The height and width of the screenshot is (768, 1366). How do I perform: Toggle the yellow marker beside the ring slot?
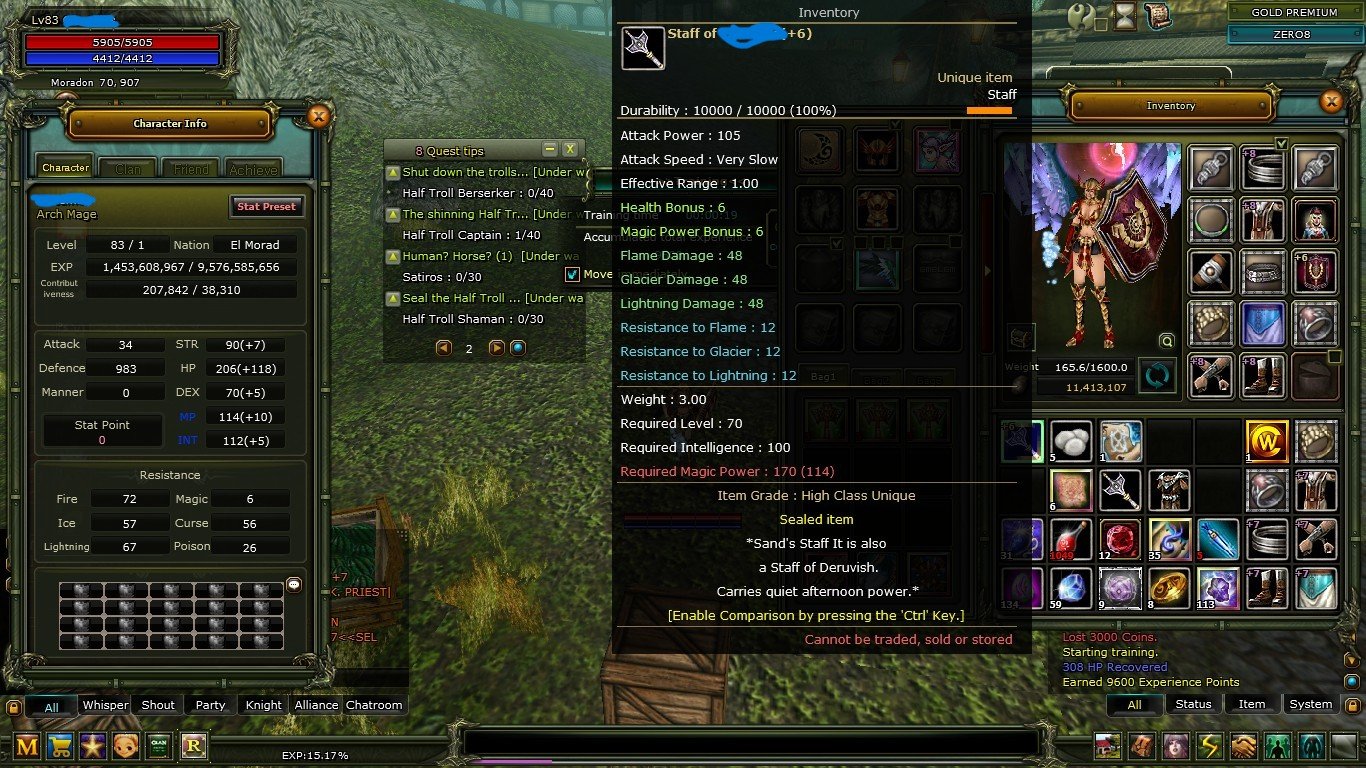[x=1334, y=355]
